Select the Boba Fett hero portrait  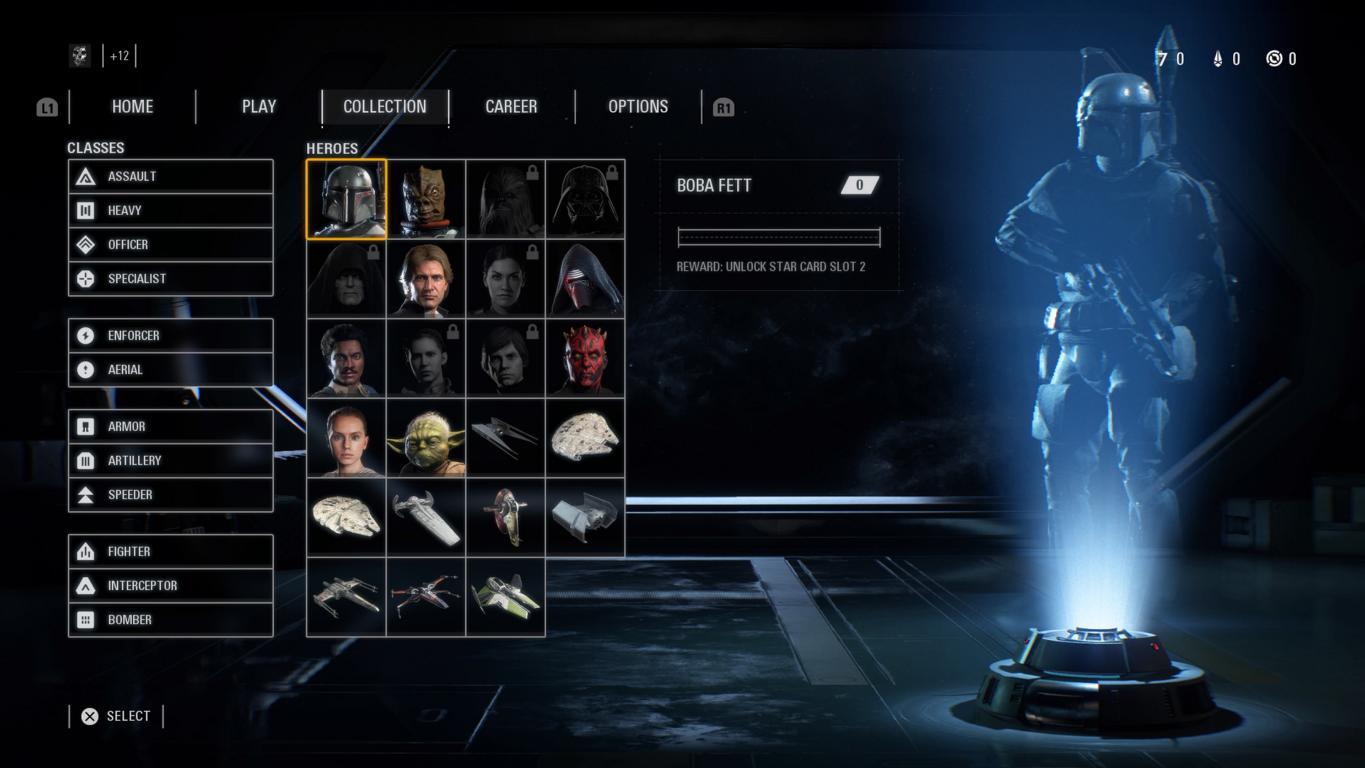coord(346,199)
